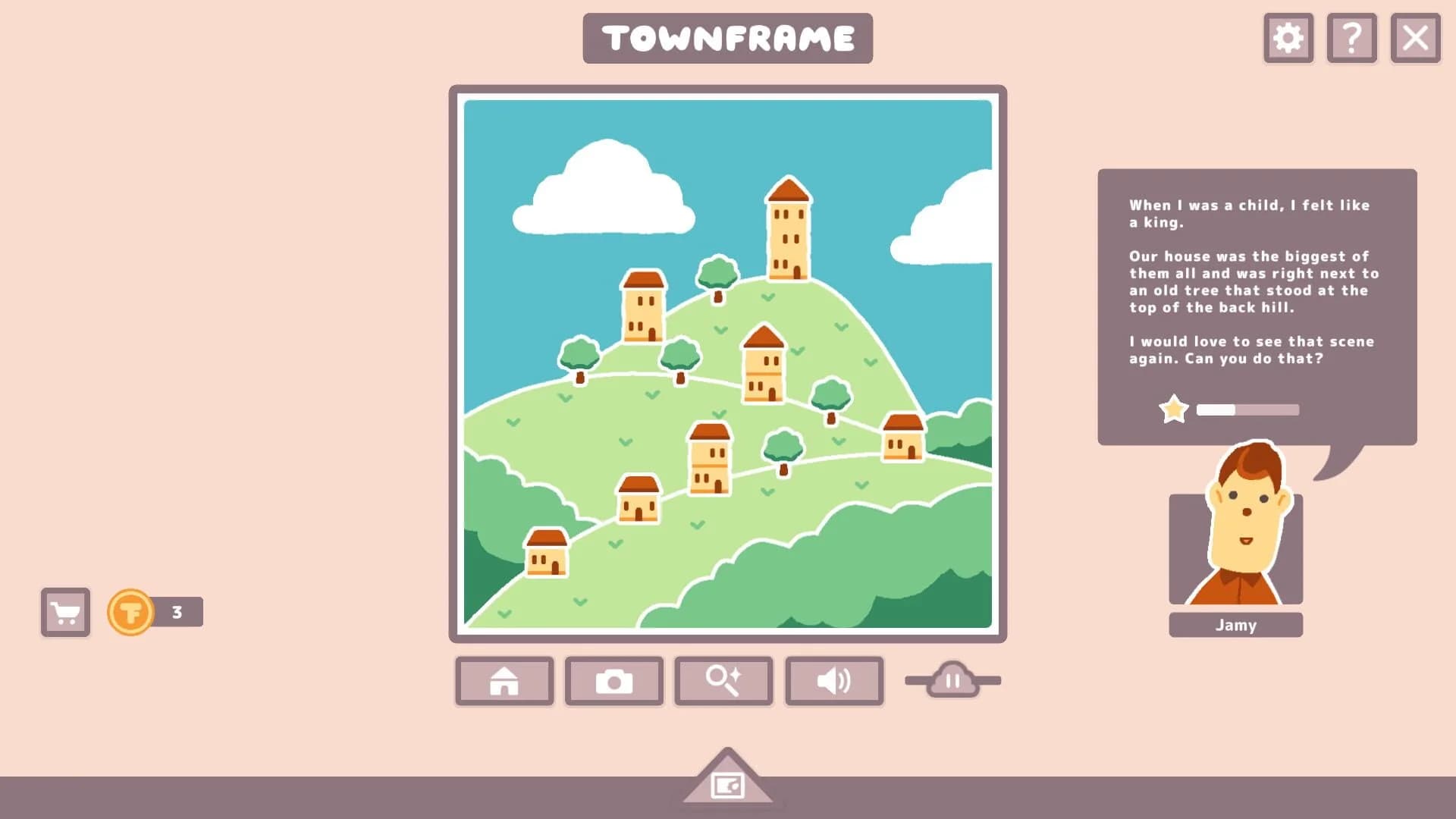
Task: Click the TOWNFRAME title banner
Action: pyautogui.click(x=727, y=38)
